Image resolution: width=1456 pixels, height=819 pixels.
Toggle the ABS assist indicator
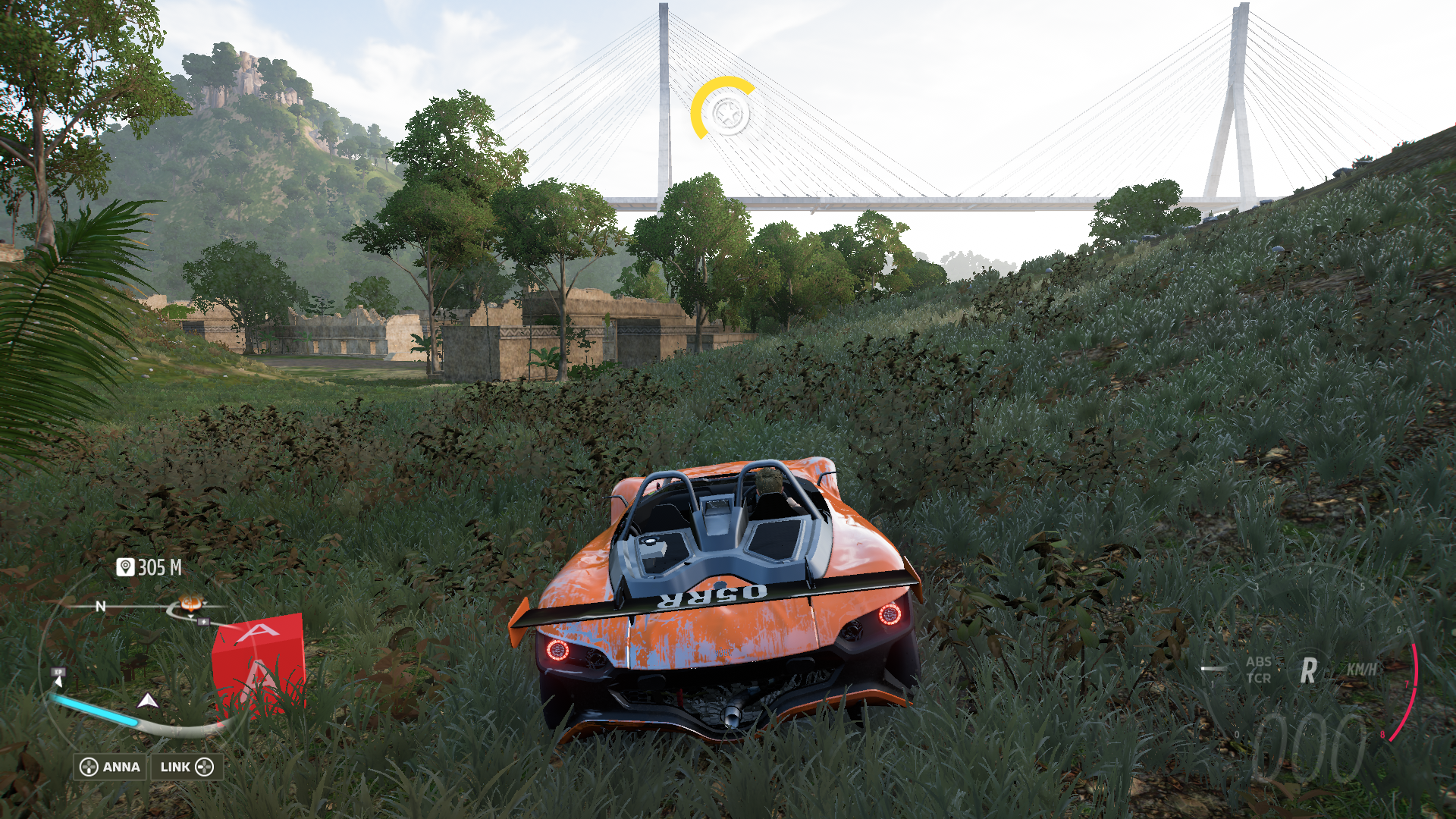(x=1259, y=661)
